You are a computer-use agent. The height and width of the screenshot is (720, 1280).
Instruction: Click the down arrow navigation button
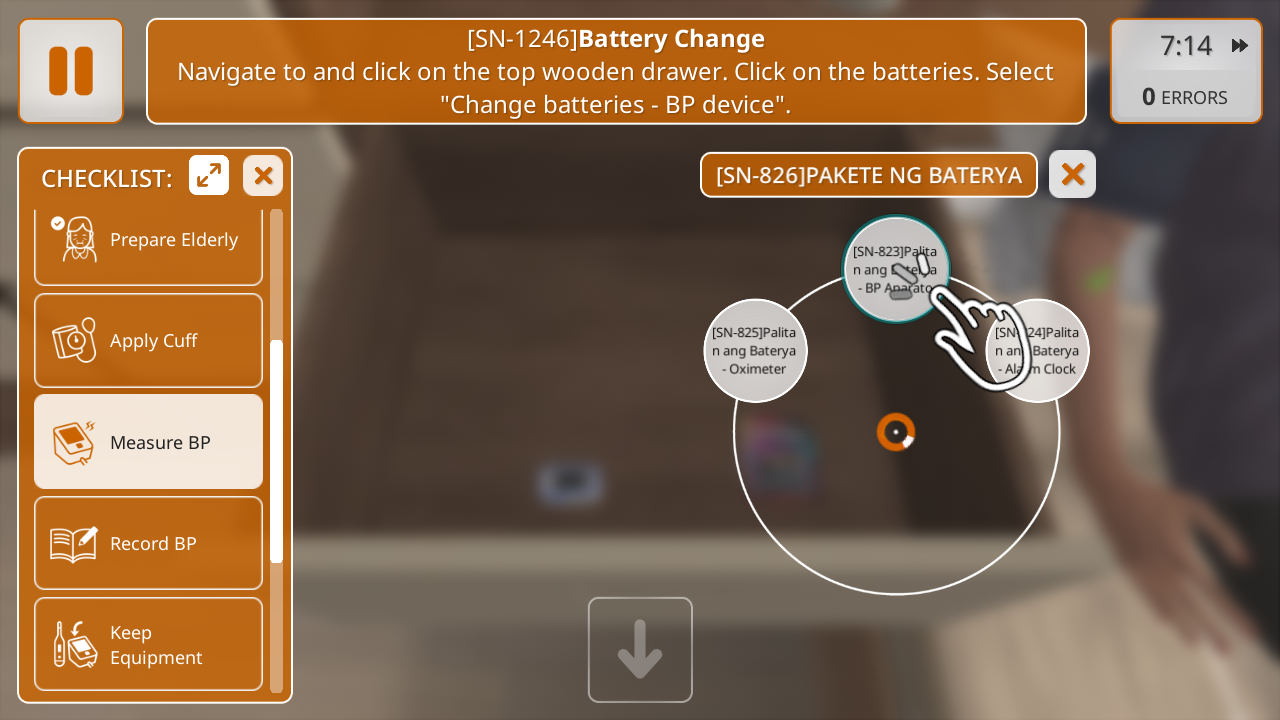coord(640,650)
